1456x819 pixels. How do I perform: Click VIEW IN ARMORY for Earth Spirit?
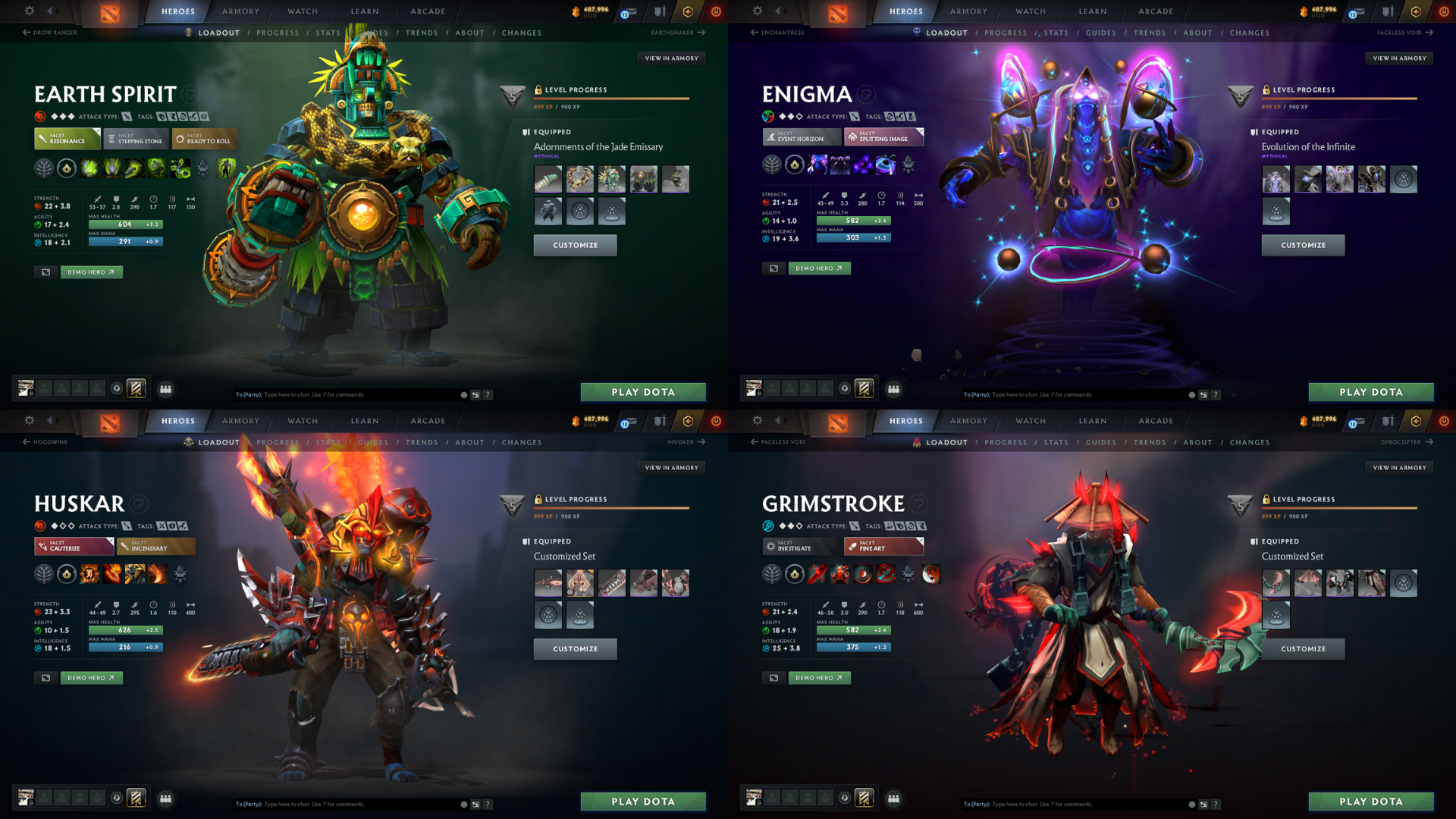[672, 58]
